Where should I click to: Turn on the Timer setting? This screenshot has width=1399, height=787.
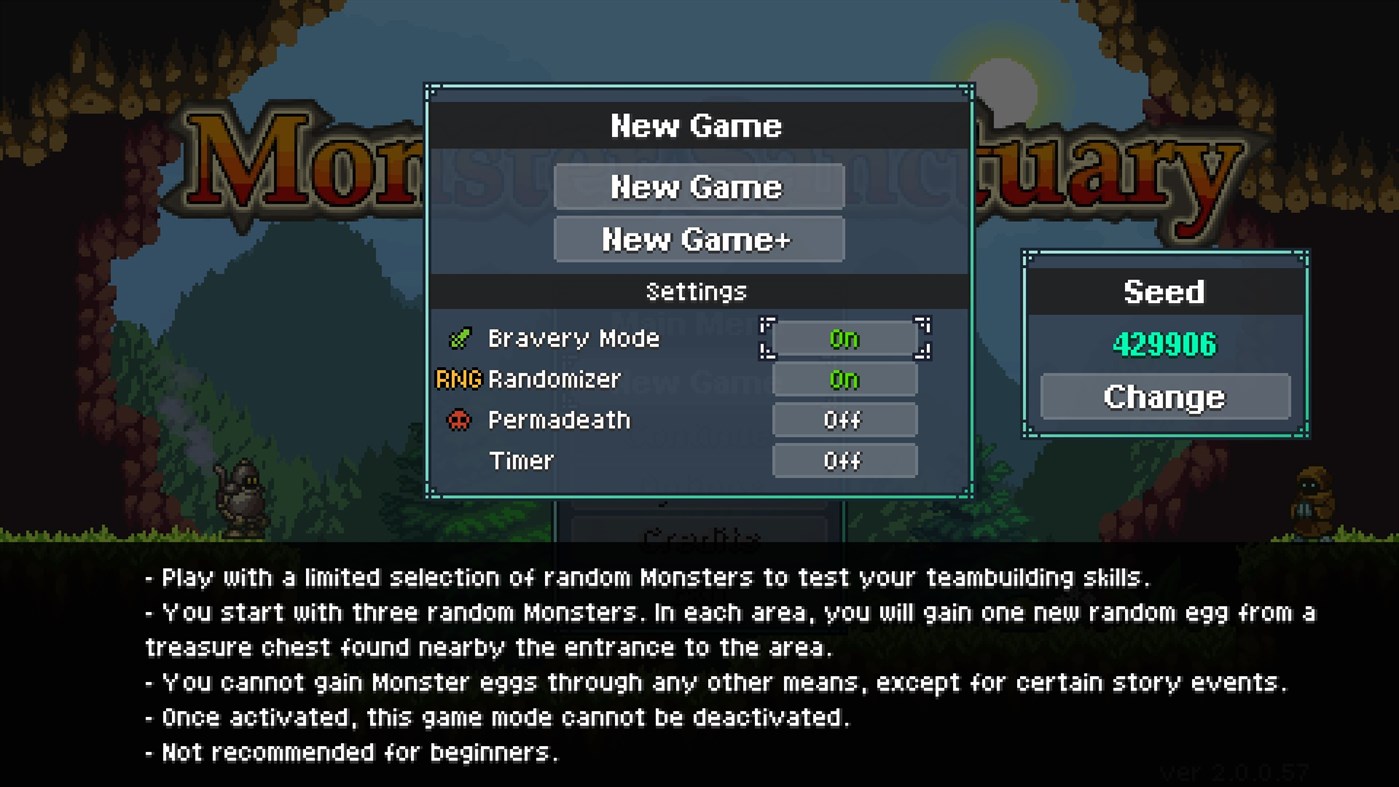pos(845,461)
